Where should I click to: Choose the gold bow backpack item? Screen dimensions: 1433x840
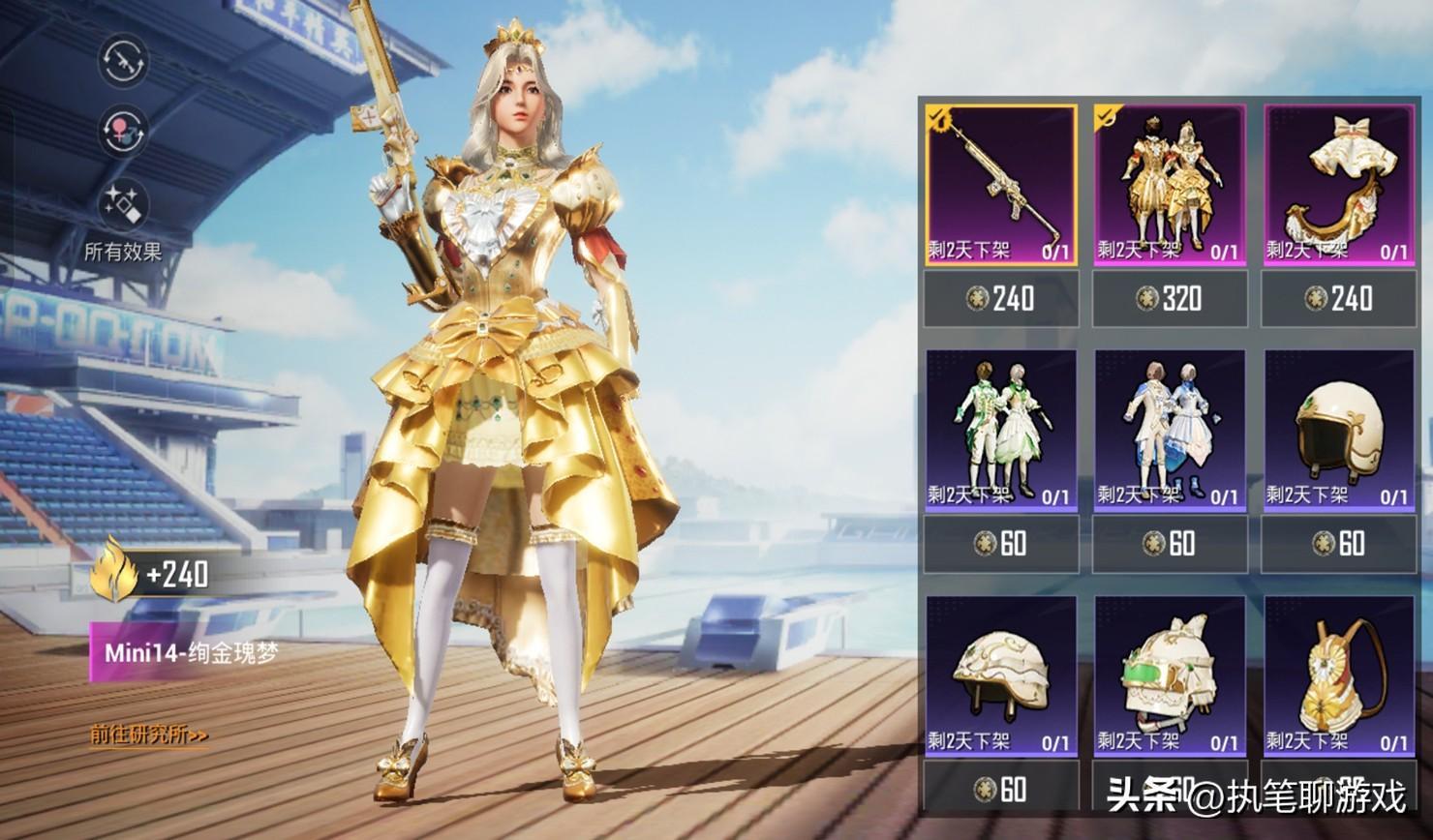coord(1338,675)
